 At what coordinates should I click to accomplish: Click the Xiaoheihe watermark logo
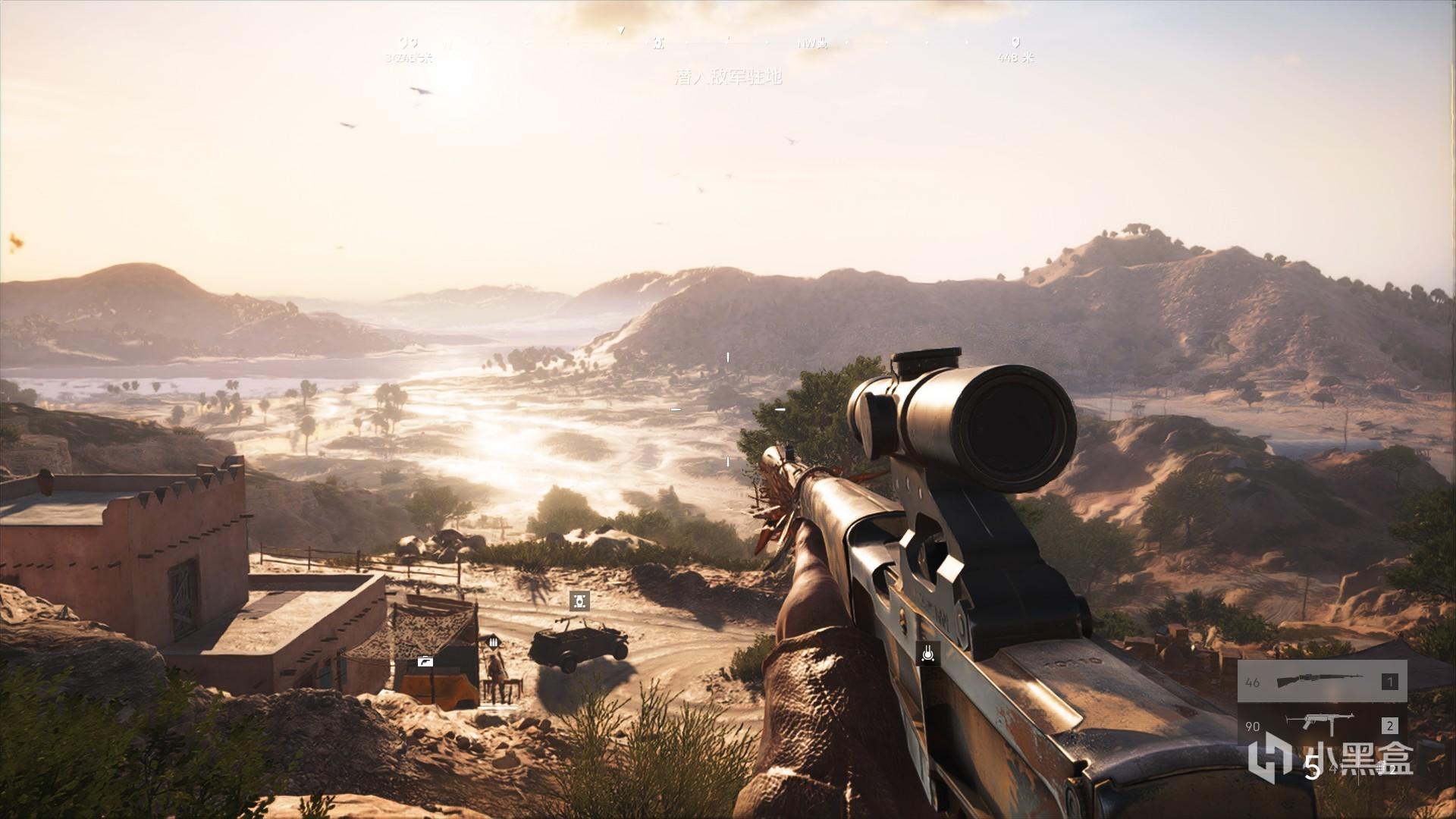pos(1269,758)
